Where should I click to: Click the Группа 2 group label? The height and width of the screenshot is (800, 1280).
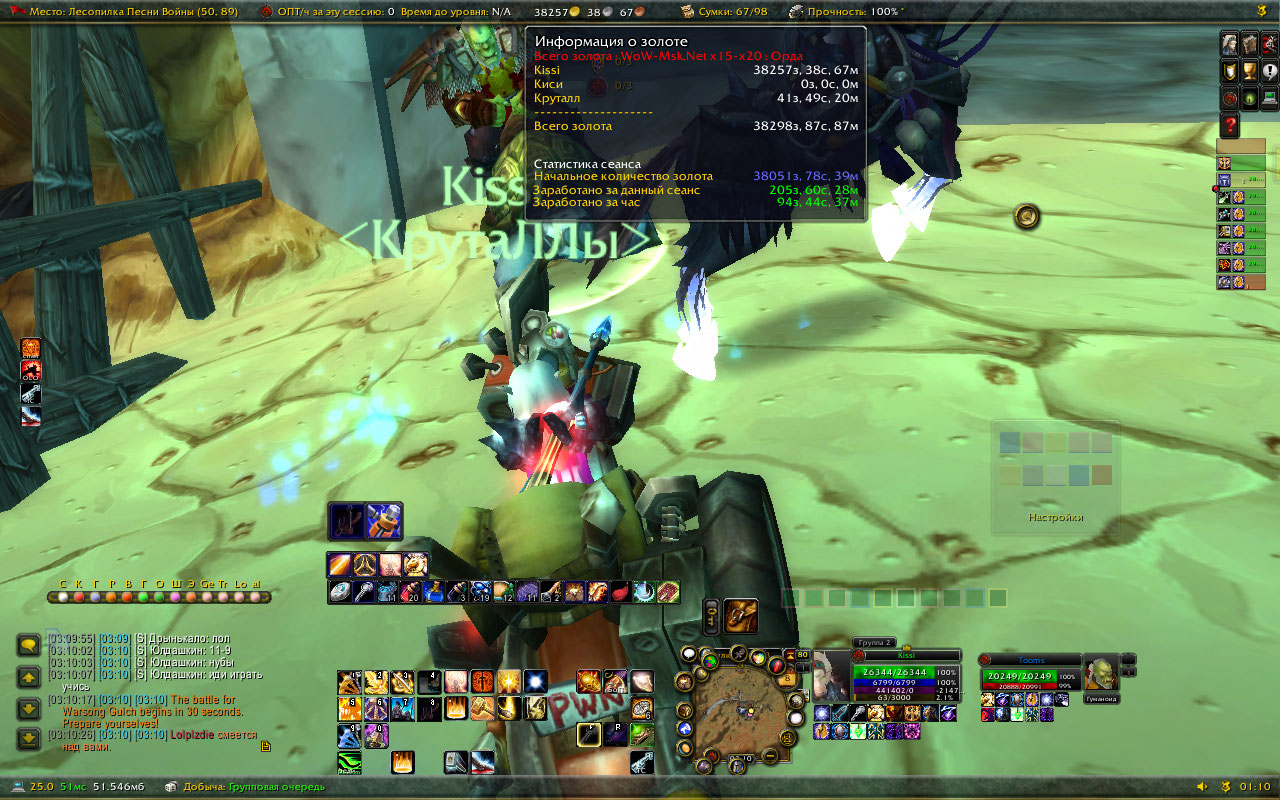(873, 642)
